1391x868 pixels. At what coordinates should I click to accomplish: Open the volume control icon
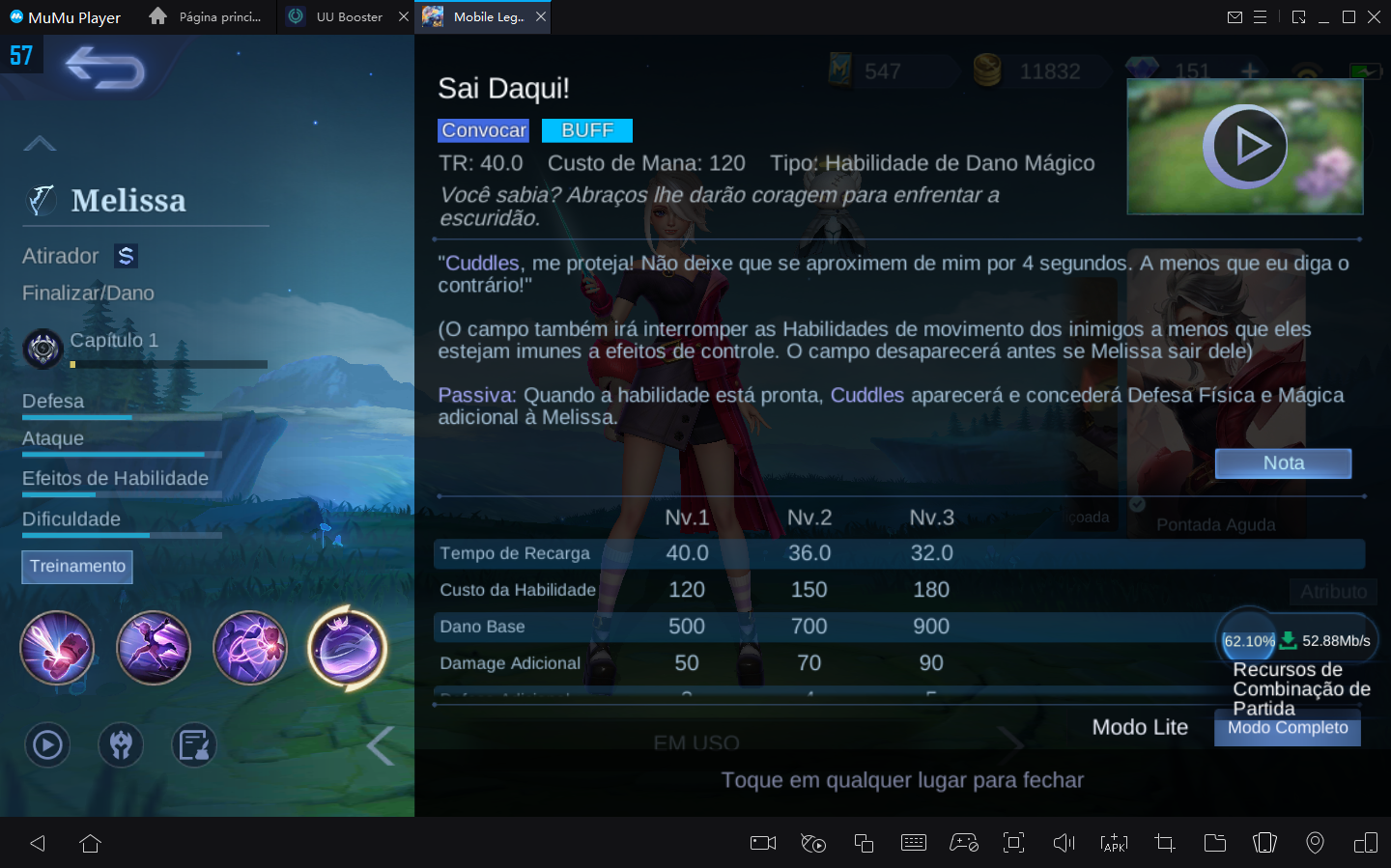(x=1064, y=843)
